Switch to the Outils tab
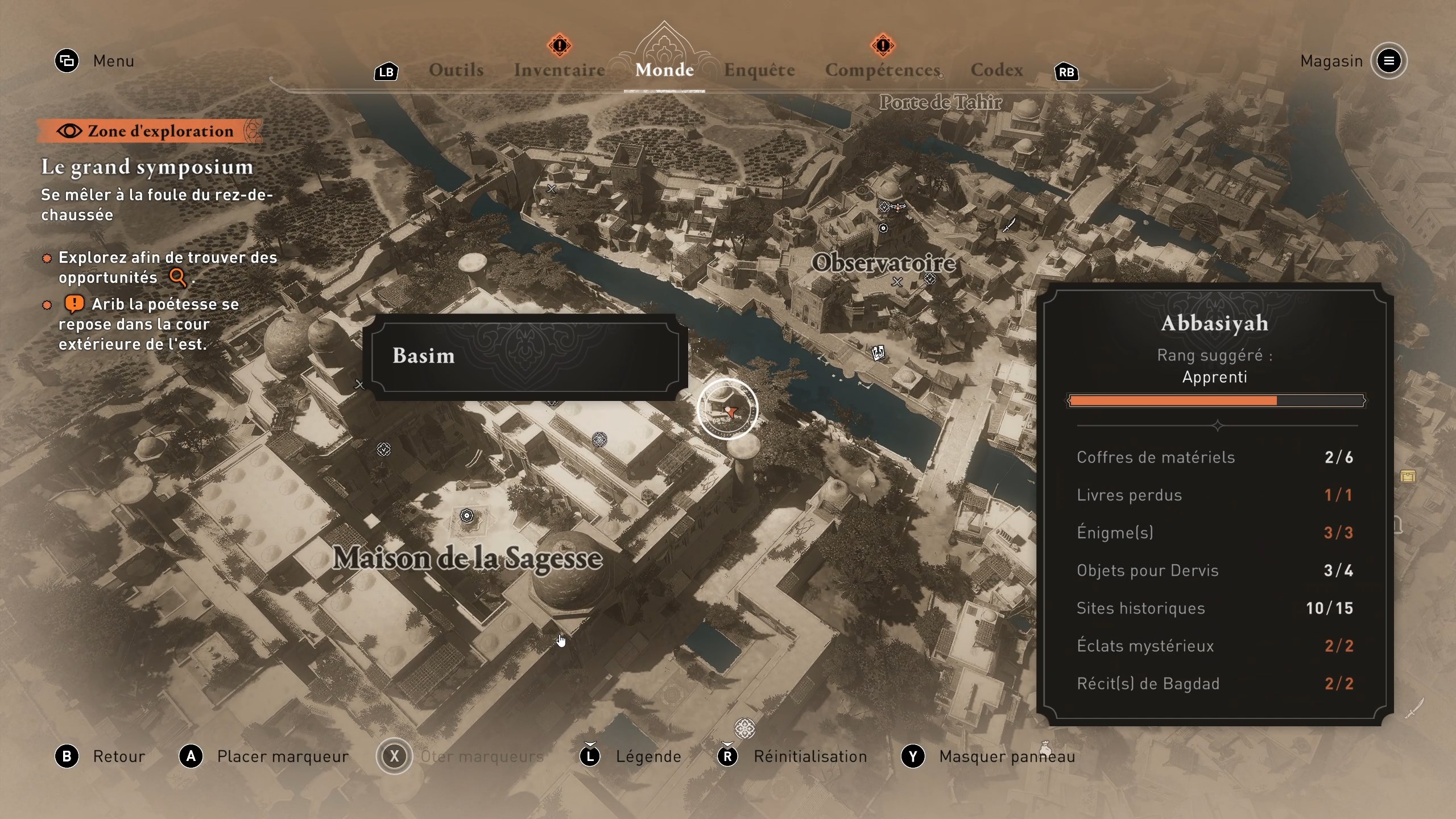This screenshot has width=1456, height=819. (x=456, y=70)
